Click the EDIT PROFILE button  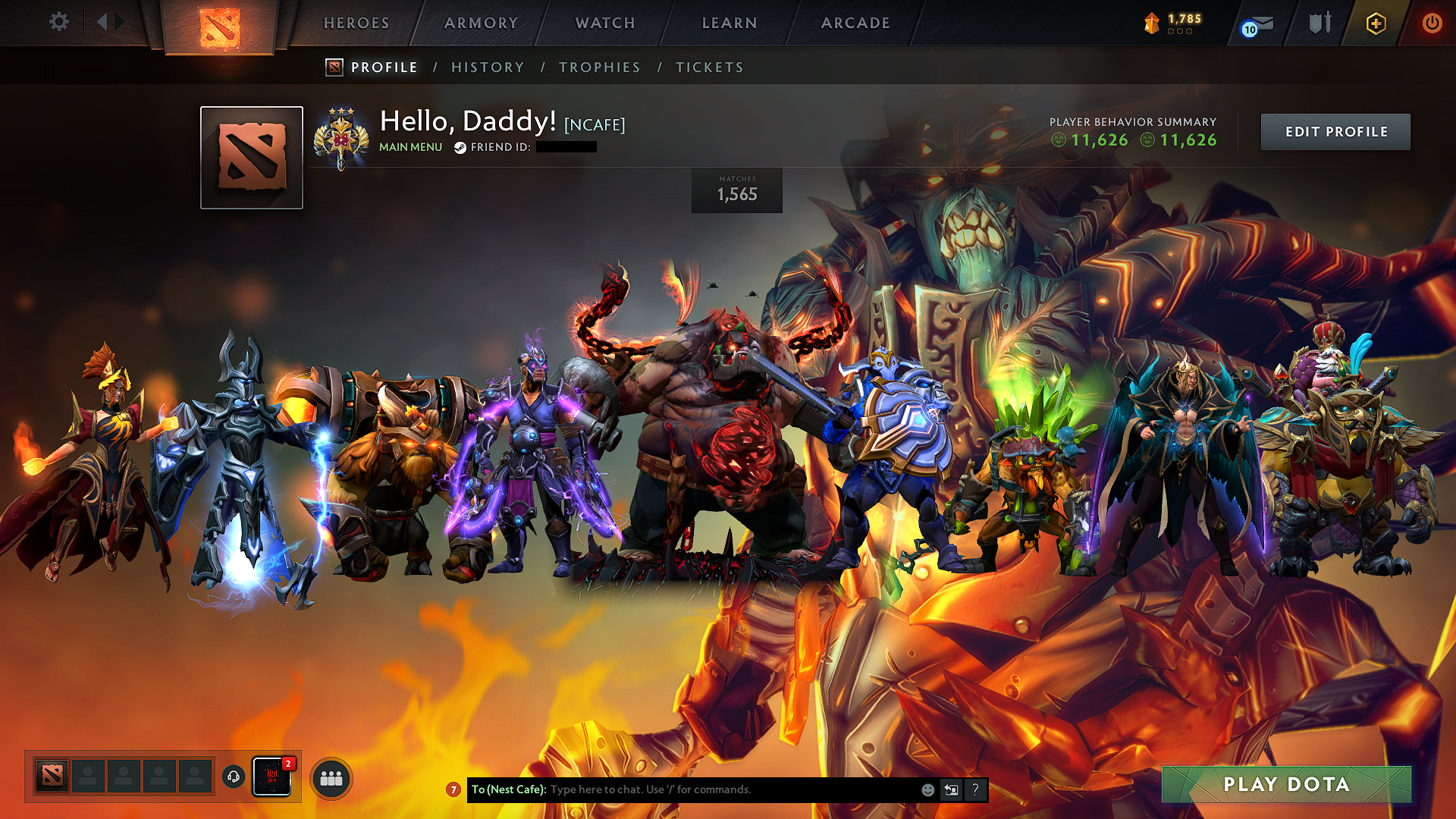[1335, 131]
